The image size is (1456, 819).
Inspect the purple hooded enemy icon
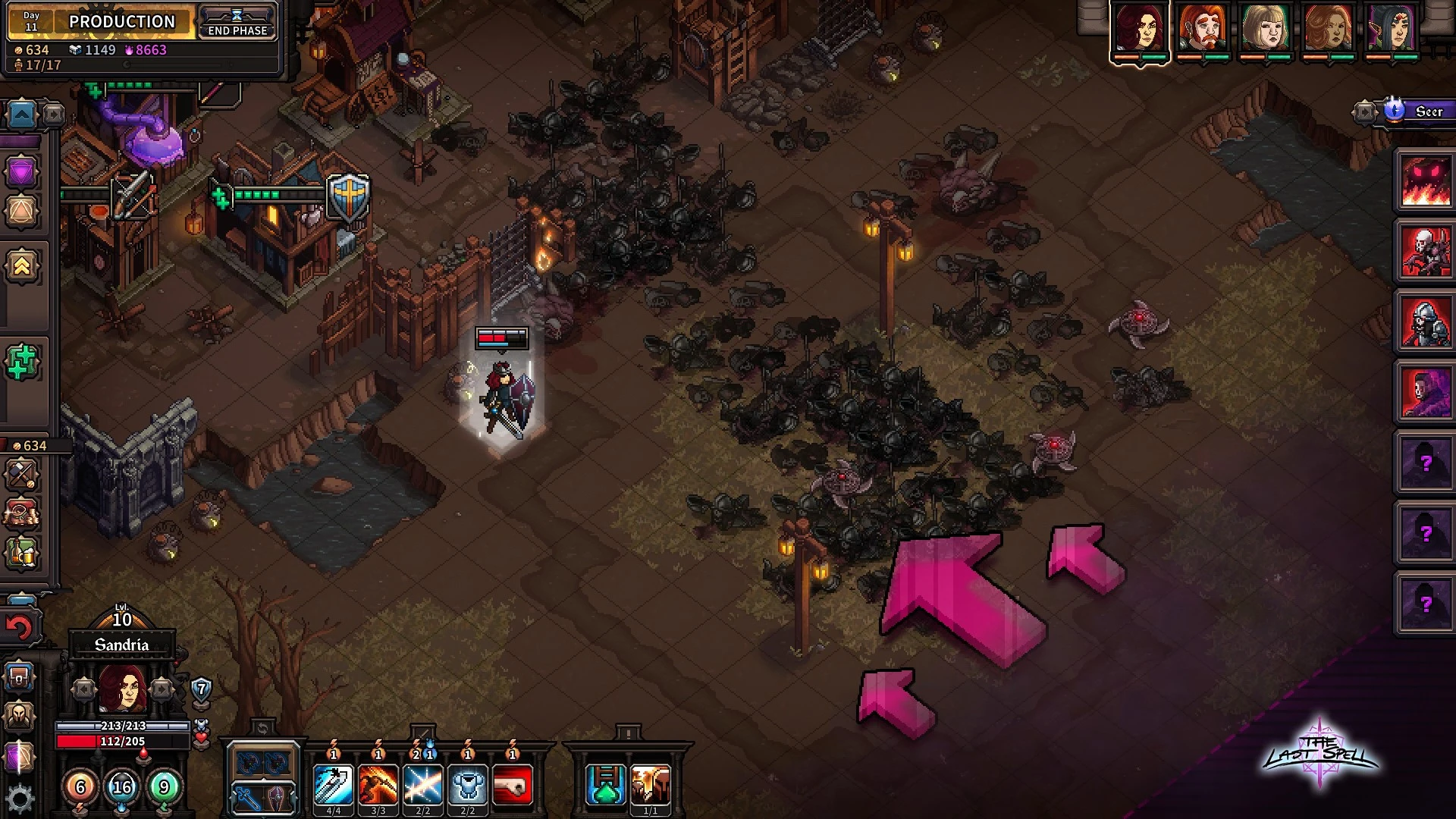1425,391
